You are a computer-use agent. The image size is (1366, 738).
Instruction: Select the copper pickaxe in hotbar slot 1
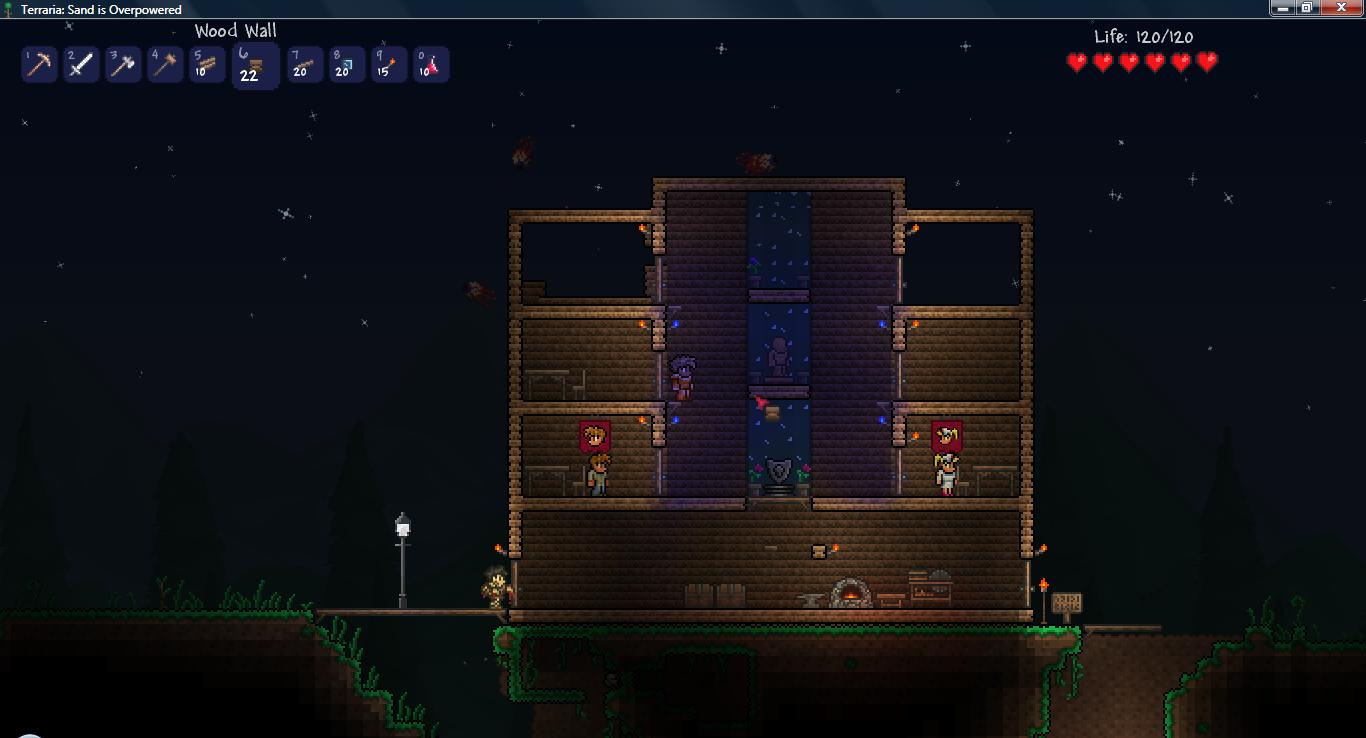click(x=39, y=65)
